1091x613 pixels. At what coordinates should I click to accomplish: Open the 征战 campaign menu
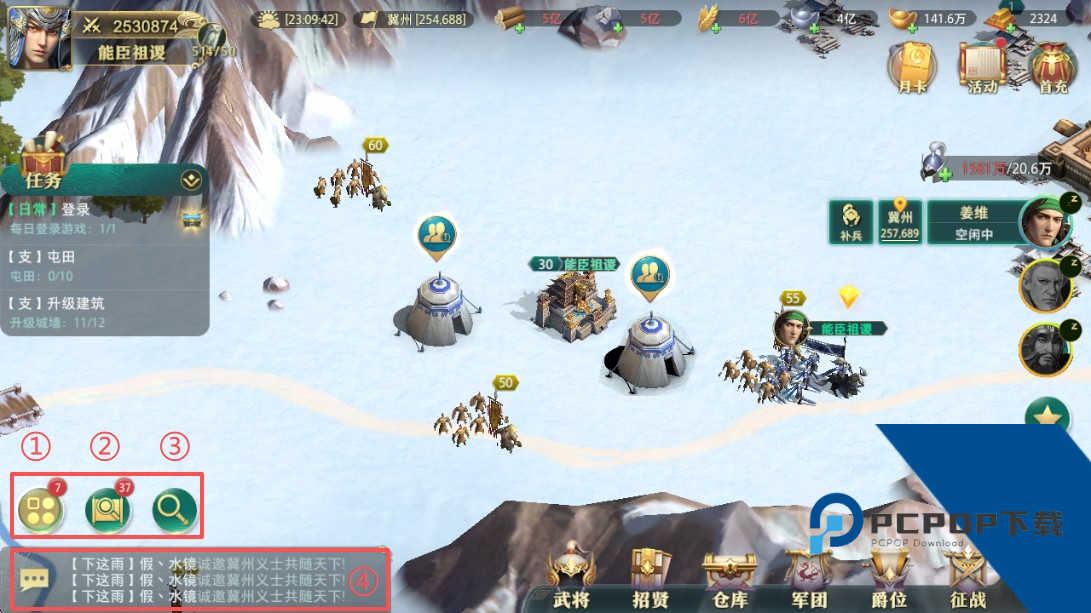click(x=966, y=577)
